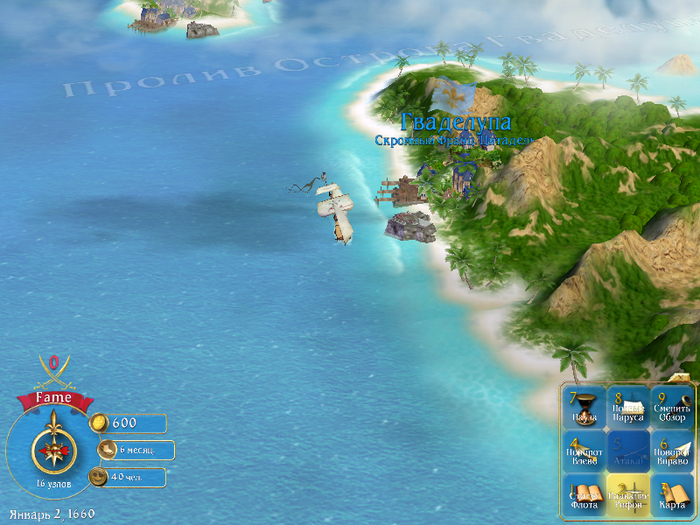
Task: Change the view with the spyglass button
Action: tap(673, 408)
